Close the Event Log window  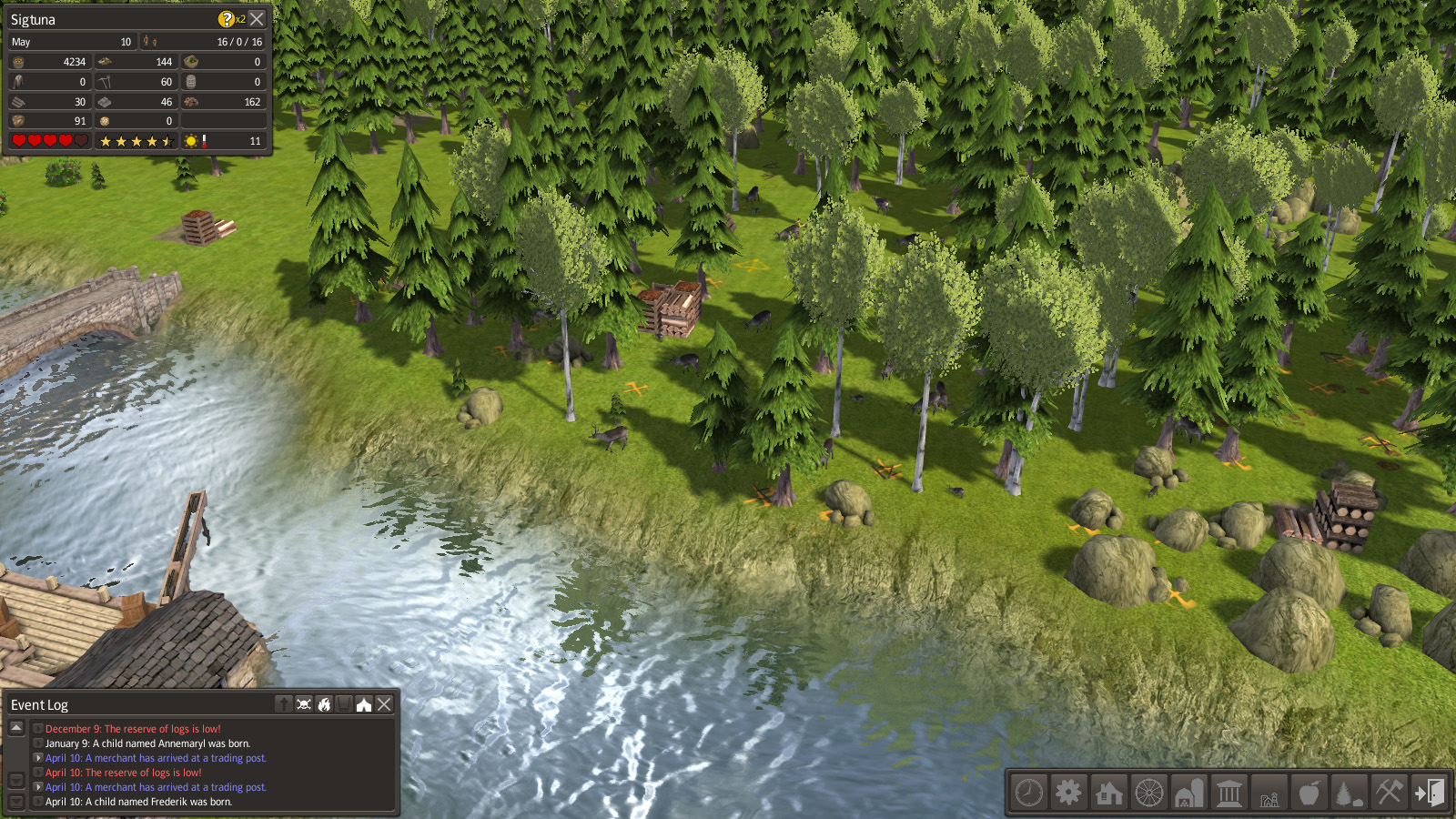384,704
